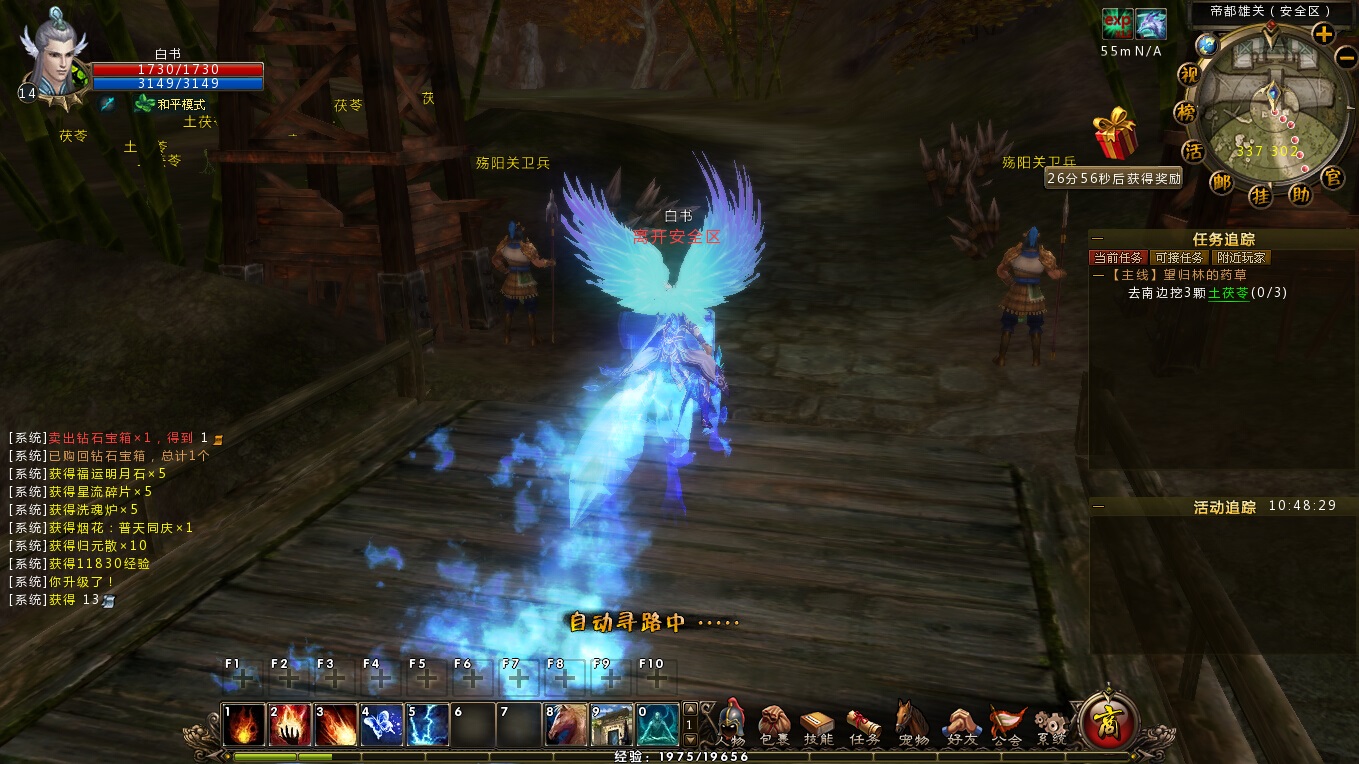Viewport: 1359px width, 764px height.
Task: Follow the green 土茯苓 quest link
Action: point(1228,293)
